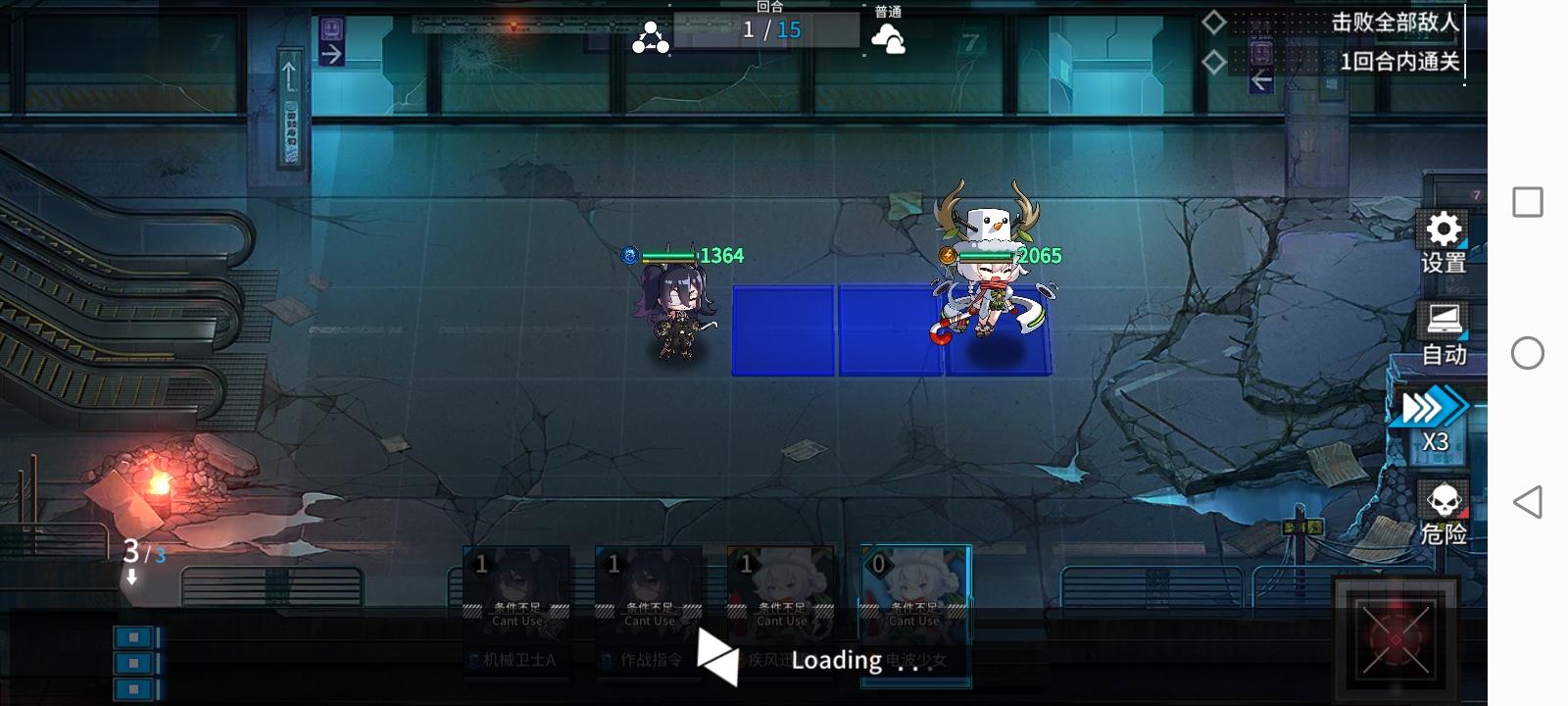Toggle the X3 battle speed
The height and width of the screenshot is (706, 1568).
pyautogui.click(x=1437, y=415)
